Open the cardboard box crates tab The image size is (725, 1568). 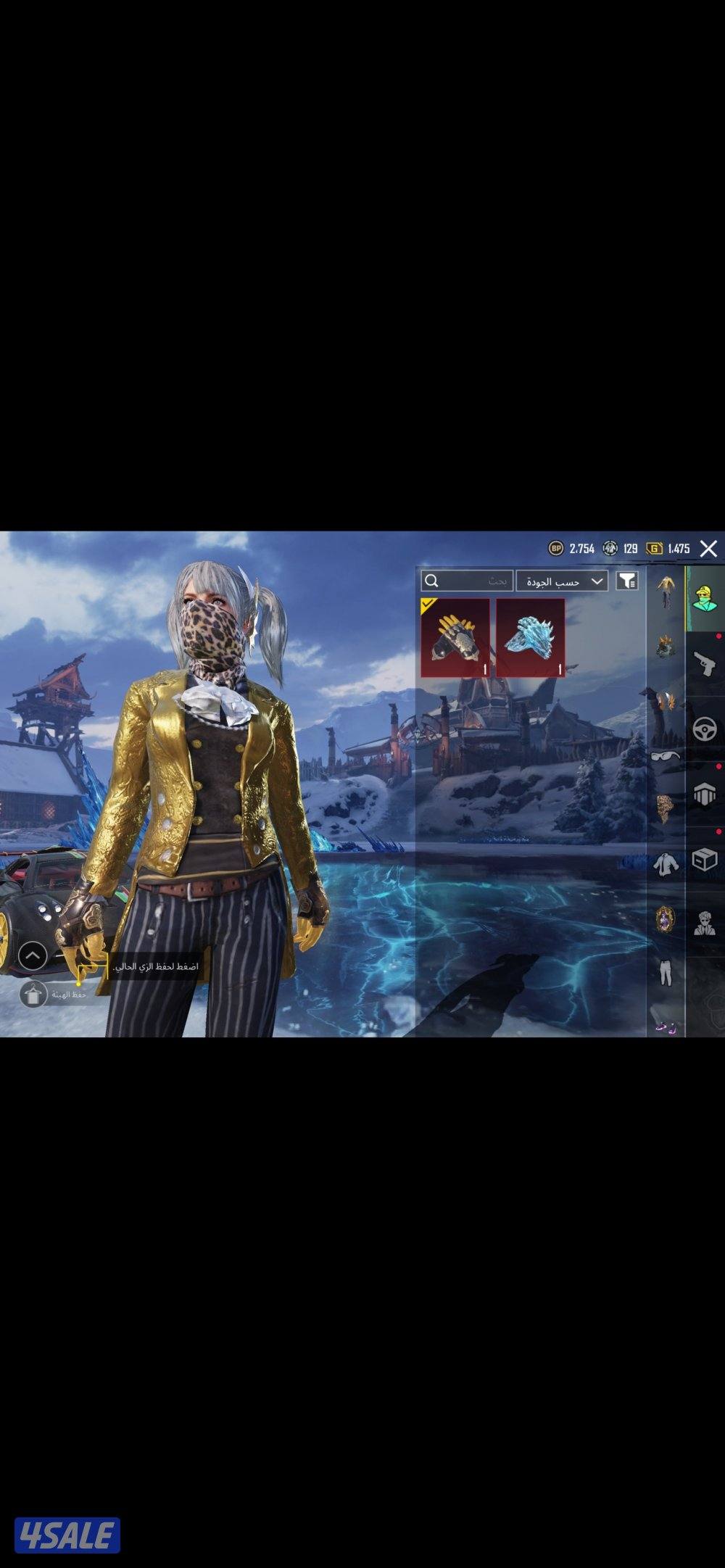click(705, 860)
